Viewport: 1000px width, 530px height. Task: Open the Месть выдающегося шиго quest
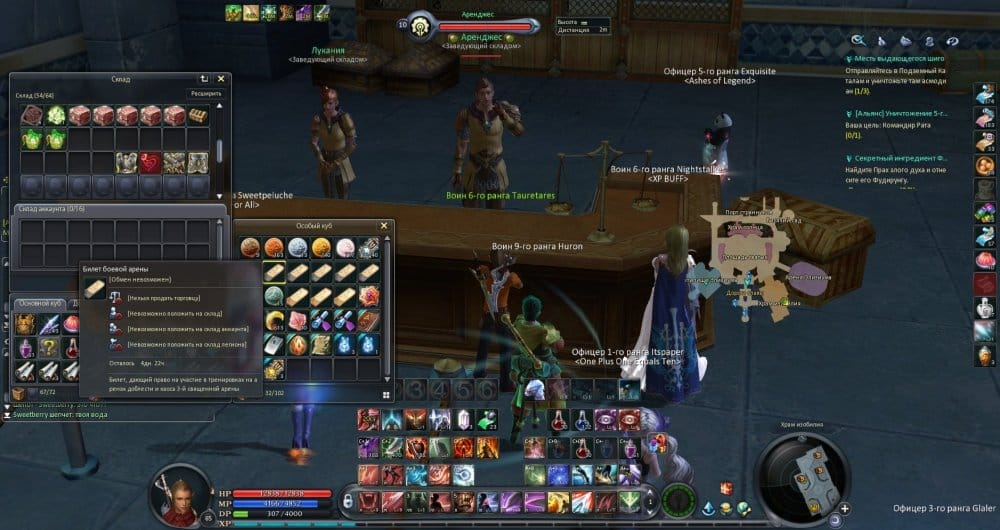[x=899, y=59]
